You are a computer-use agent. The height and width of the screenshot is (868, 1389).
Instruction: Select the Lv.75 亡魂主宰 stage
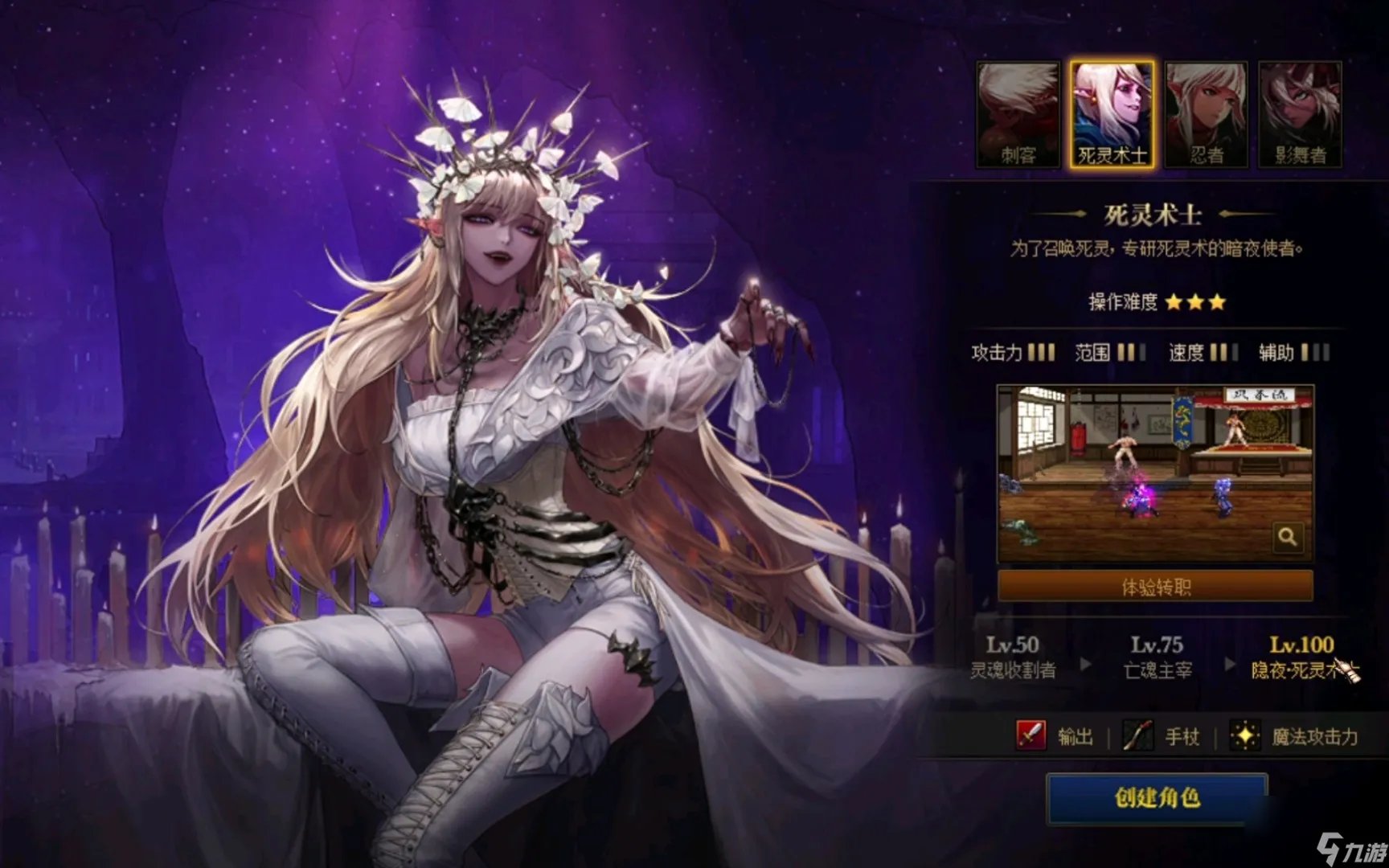[x=1159, y=655]
